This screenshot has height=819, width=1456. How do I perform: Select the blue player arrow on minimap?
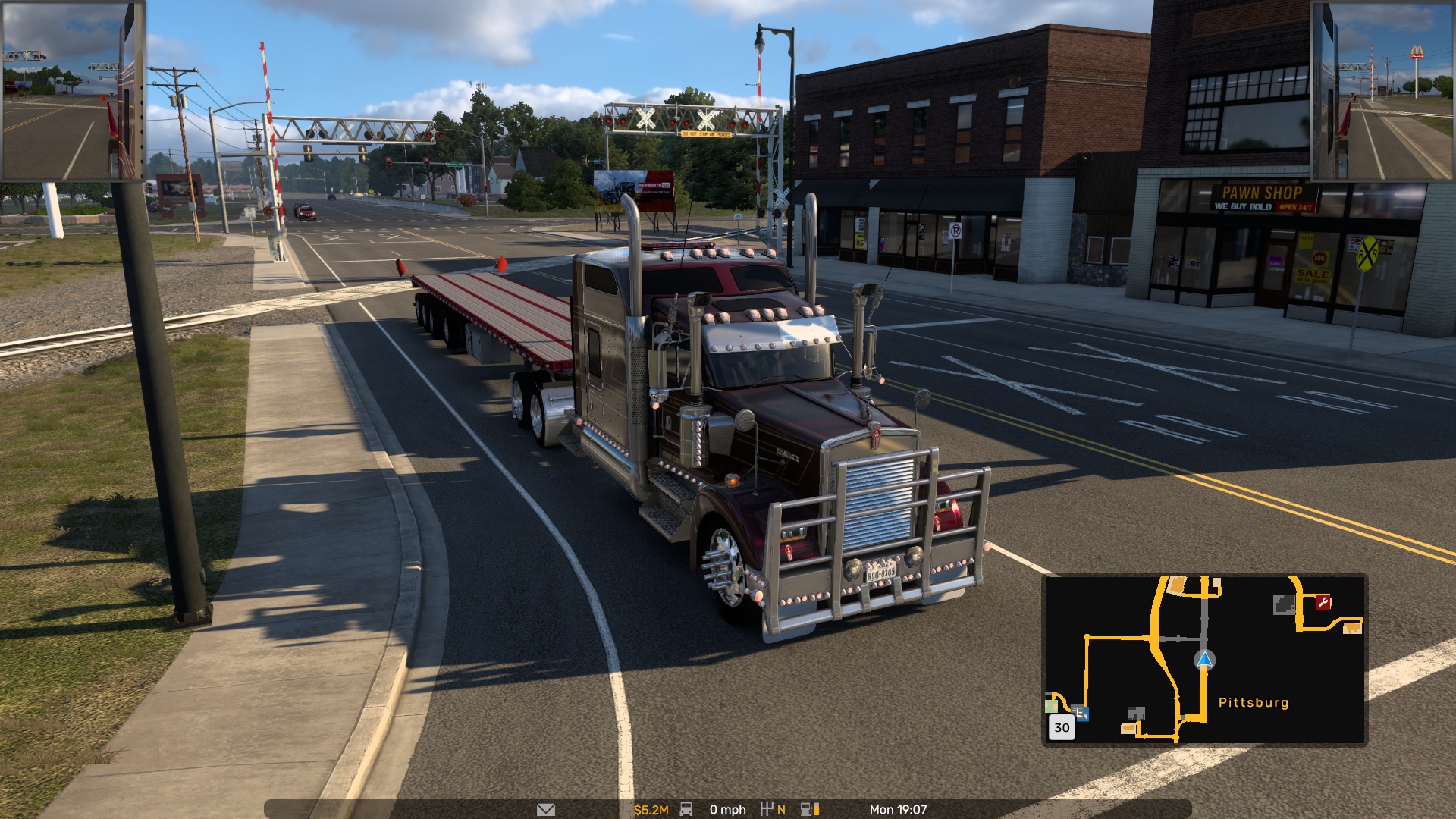[1204, 660]
